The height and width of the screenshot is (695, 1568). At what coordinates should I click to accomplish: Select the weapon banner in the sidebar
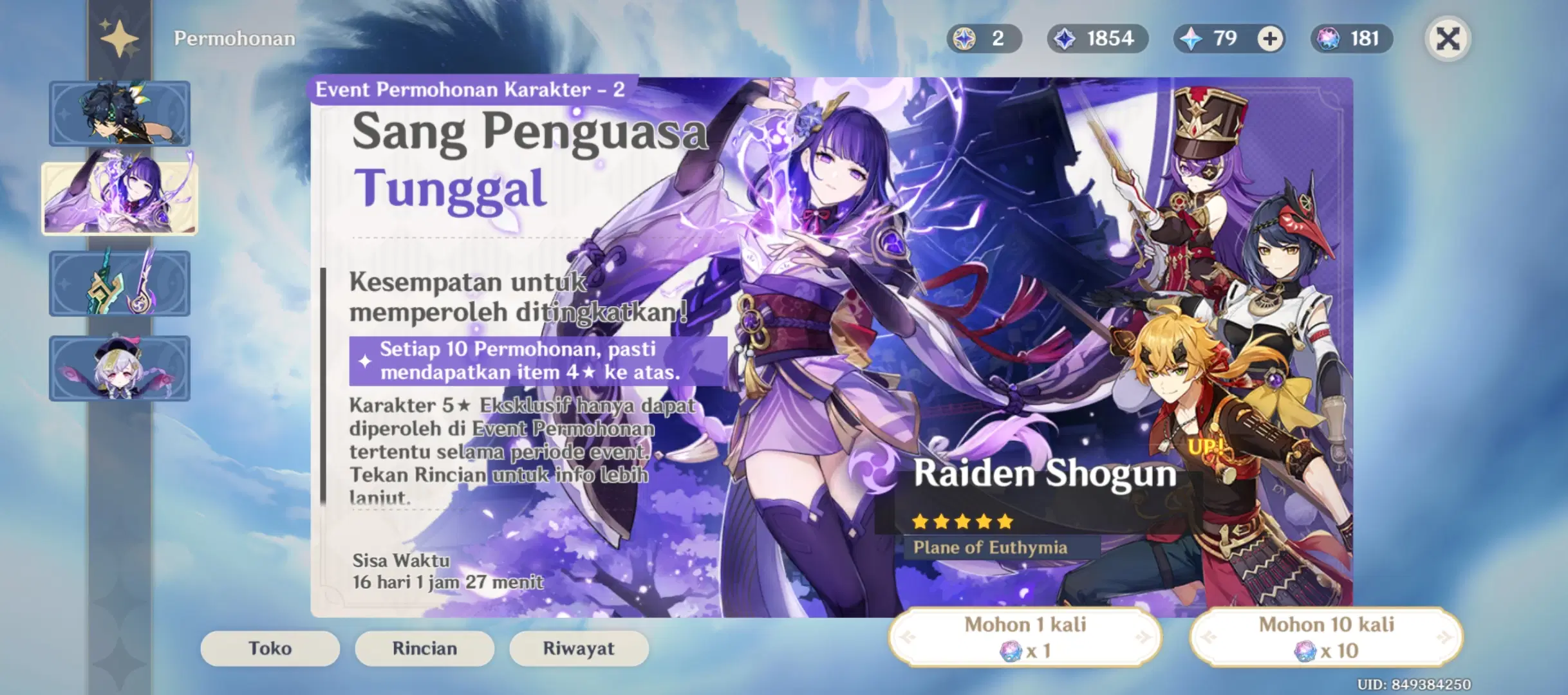(x=120, y=283)
